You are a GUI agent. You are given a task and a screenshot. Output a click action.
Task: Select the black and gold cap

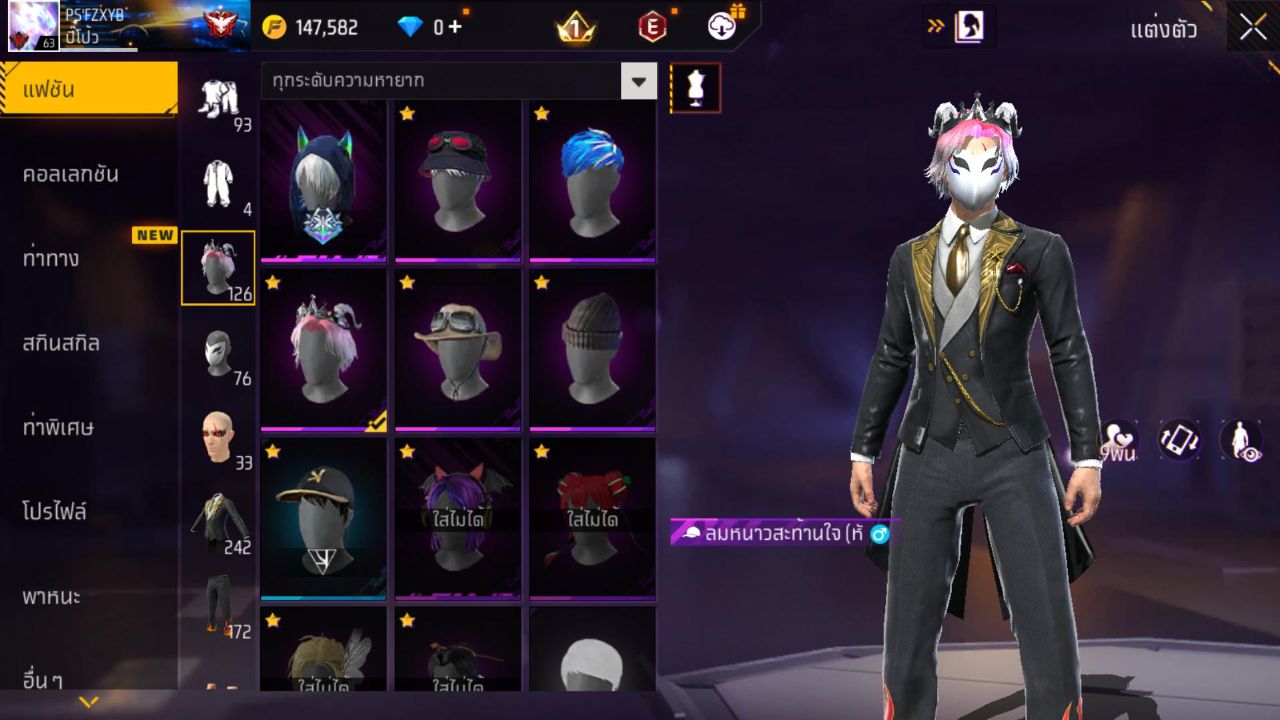point(323,518)
